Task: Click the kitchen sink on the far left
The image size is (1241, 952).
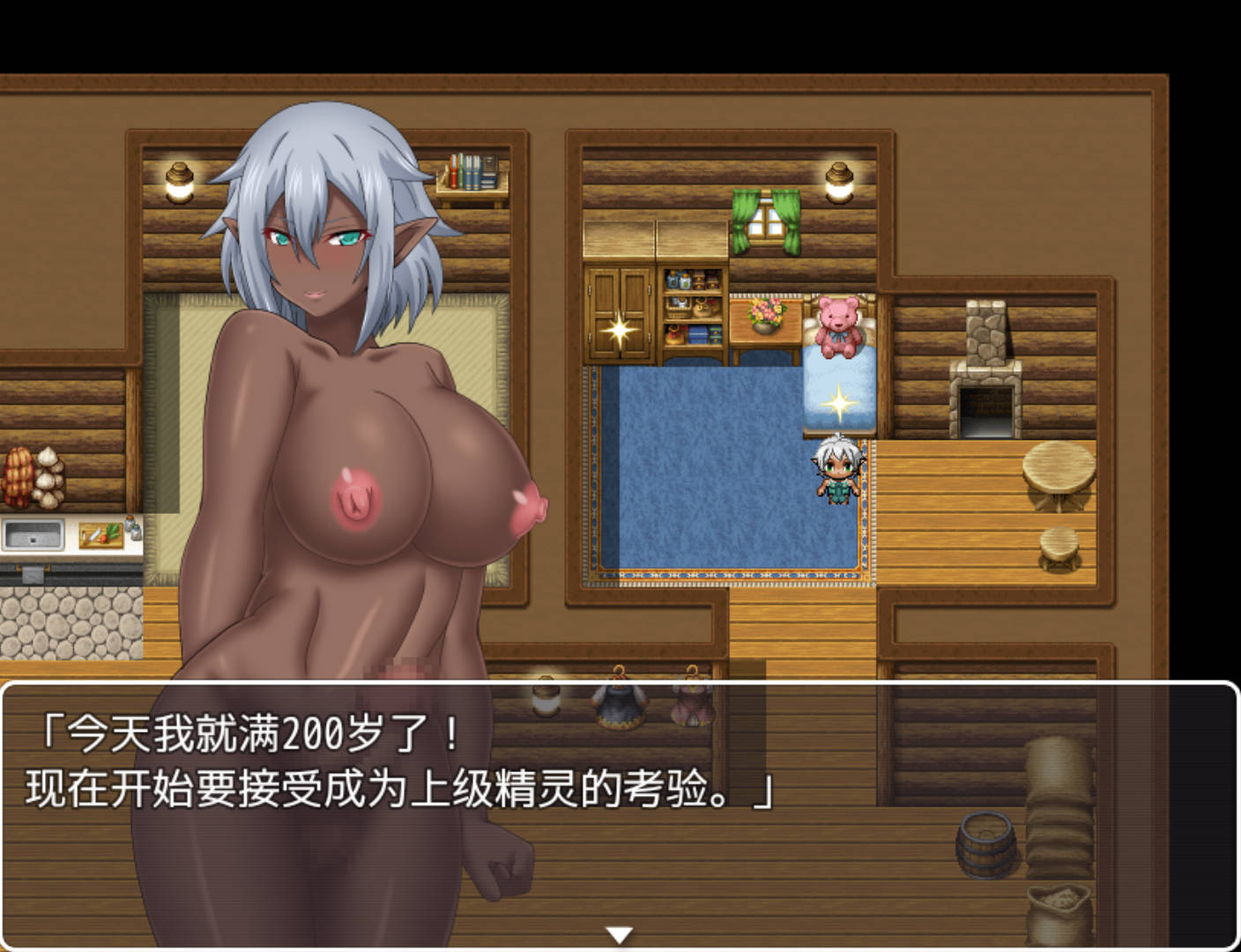Action: click(33, 535)
